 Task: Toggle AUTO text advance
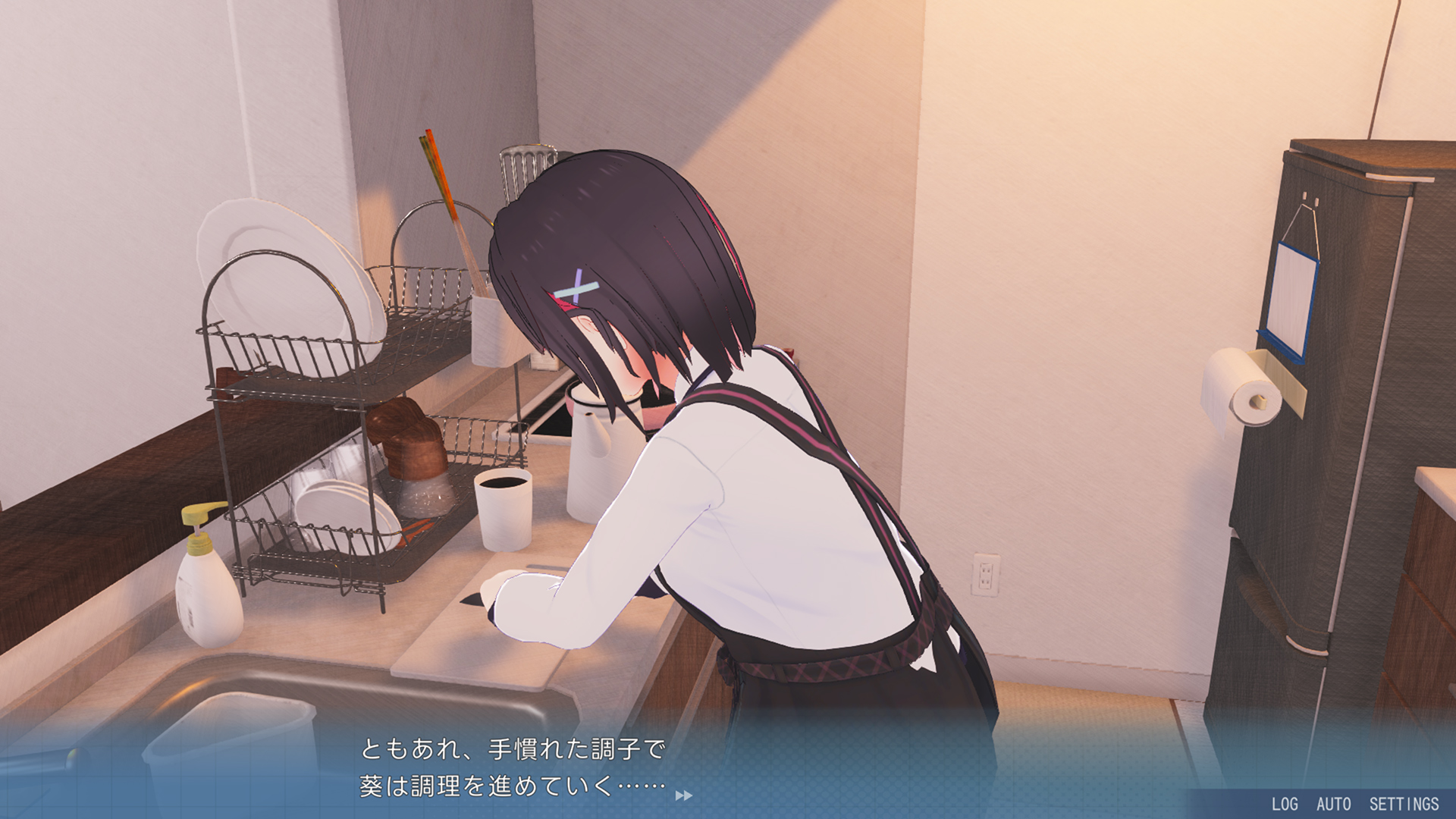(1333, 804)
